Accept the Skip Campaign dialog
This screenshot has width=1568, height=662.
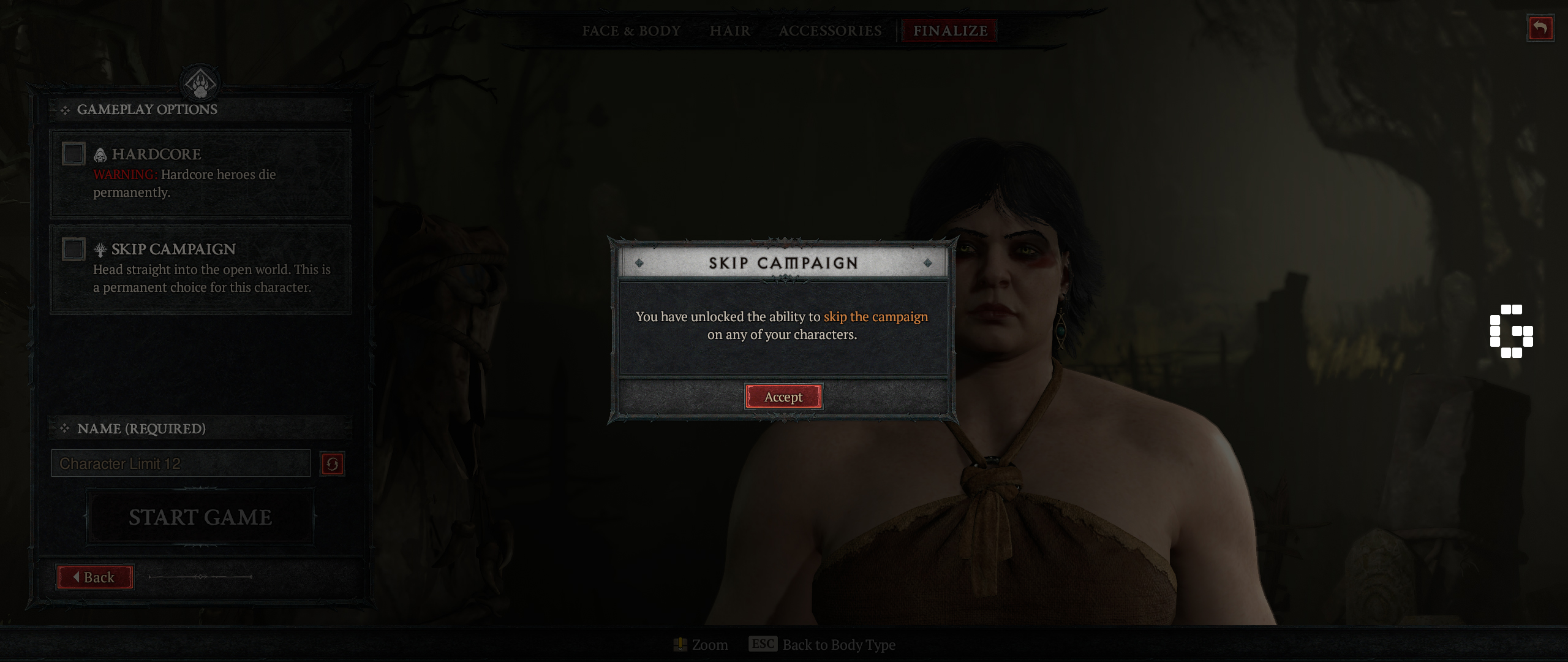click(783, 397)
